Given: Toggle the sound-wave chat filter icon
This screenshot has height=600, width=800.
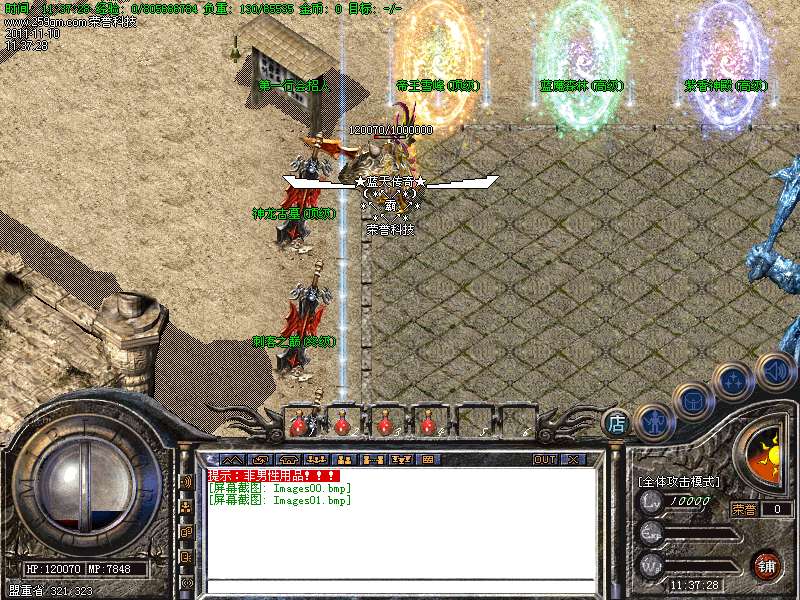Looking at the screenshot, I should (187, 481).
